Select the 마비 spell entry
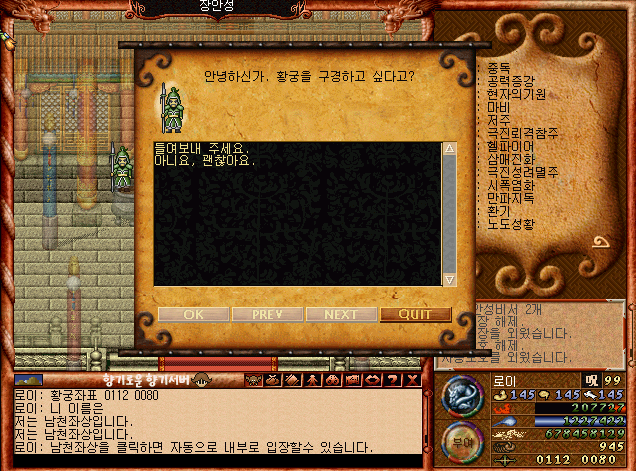Image resolution: width=636 pixels, height=471 pixels. tap(499, 108)
